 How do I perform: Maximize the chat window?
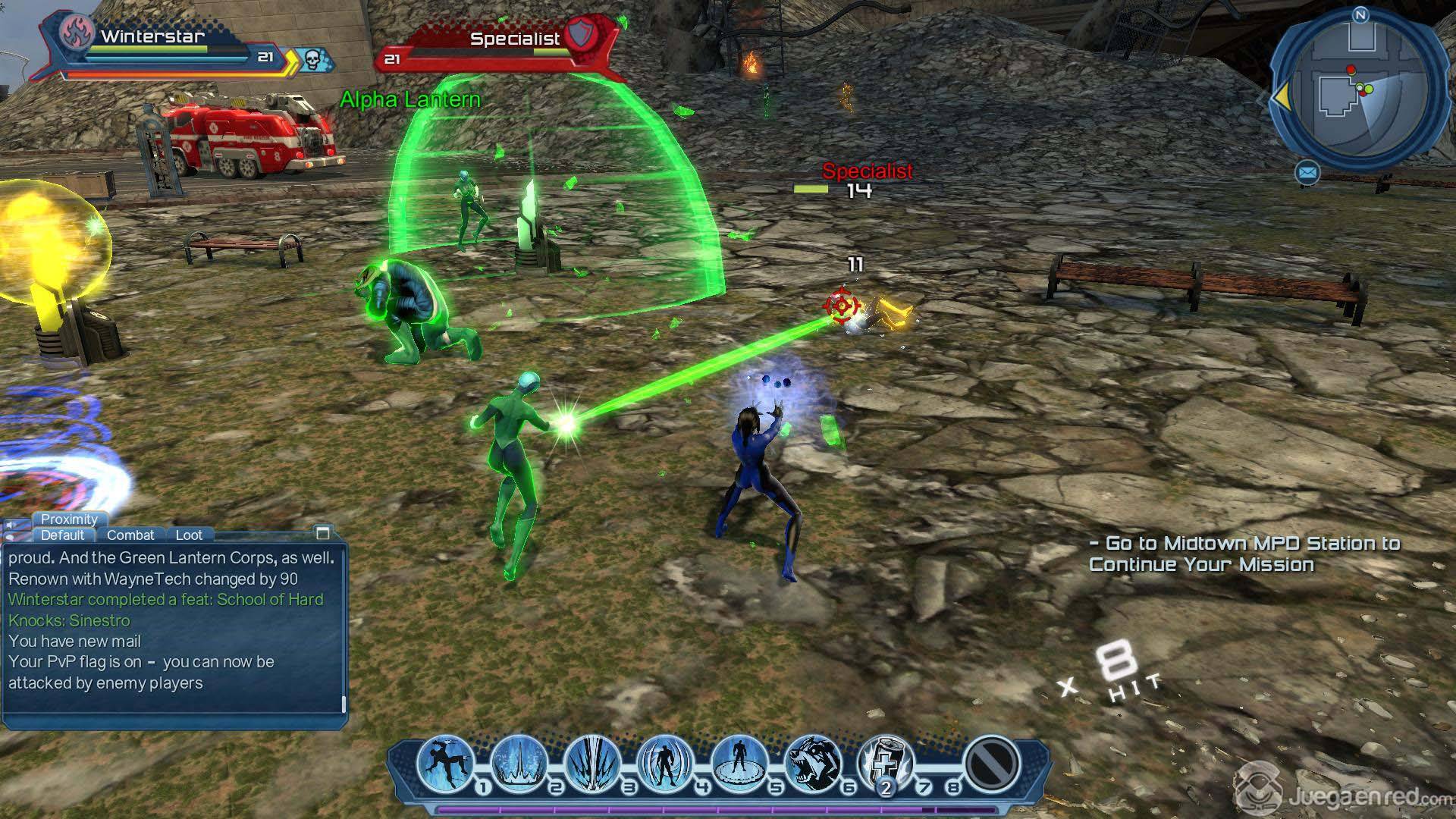click(323, 532)
